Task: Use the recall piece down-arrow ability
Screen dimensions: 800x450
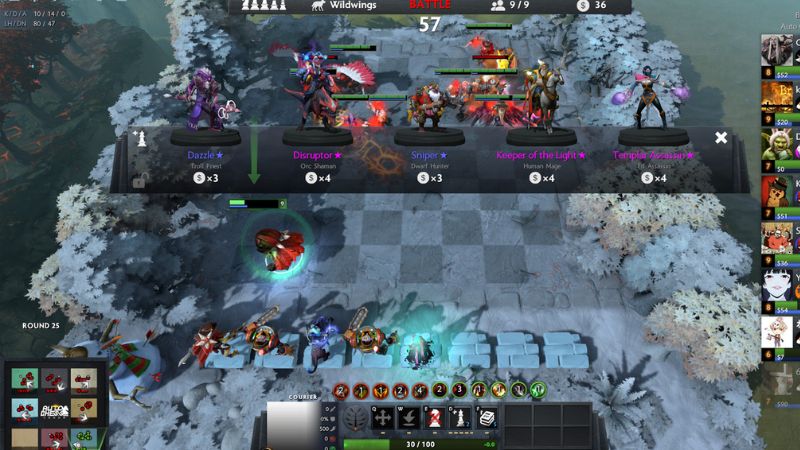Action: [x=410, y=419]
